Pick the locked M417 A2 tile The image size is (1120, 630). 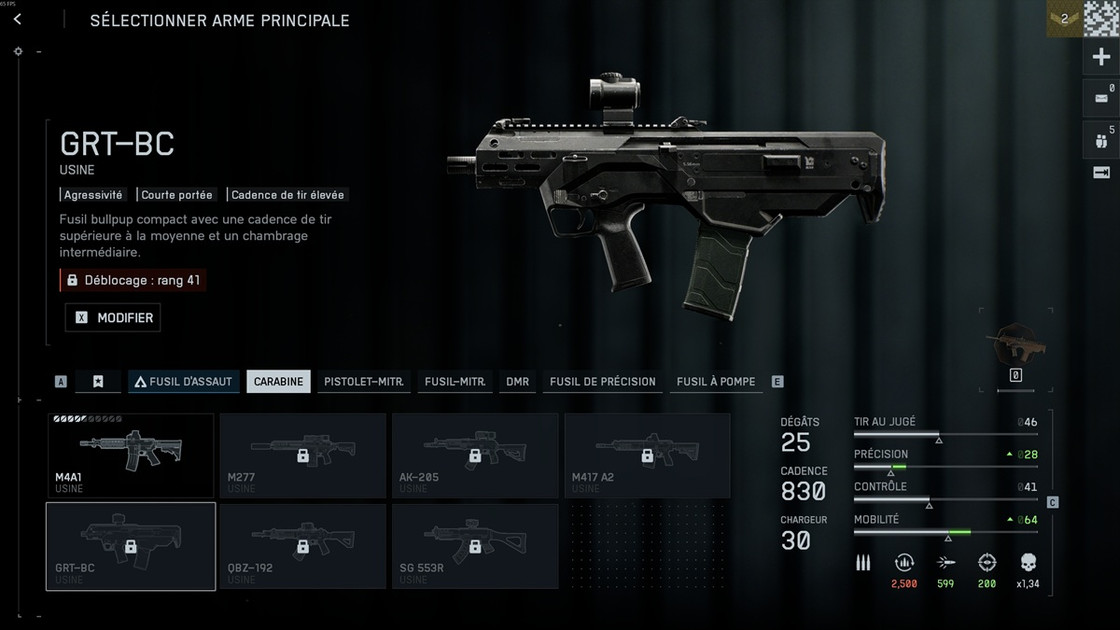coord(647,455)
